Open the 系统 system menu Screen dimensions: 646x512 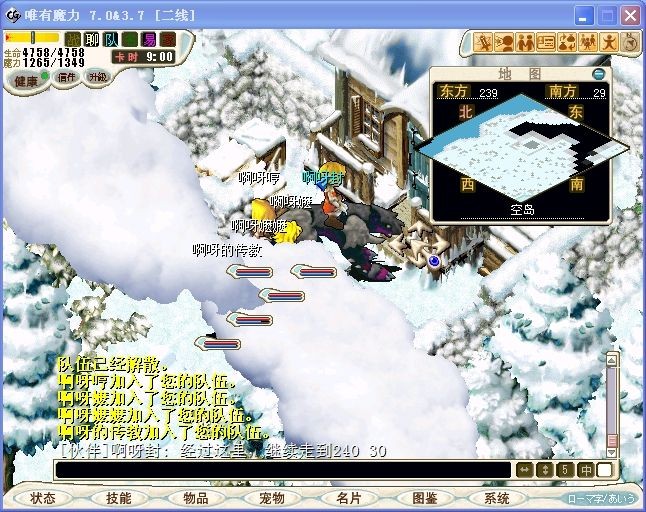tap(497, 498)
